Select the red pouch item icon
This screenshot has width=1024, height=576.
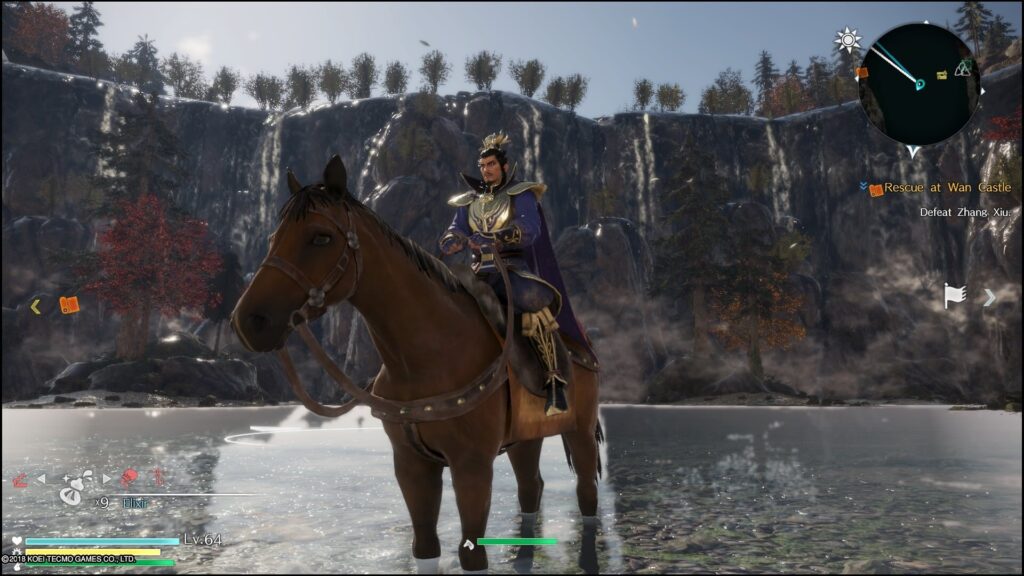click(130, 478)
